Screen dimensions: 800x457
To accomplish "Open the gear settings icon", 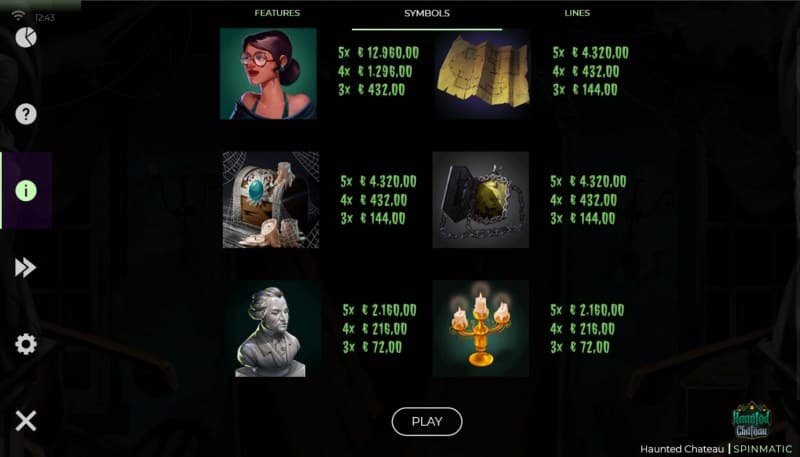I will coord(26,344).
